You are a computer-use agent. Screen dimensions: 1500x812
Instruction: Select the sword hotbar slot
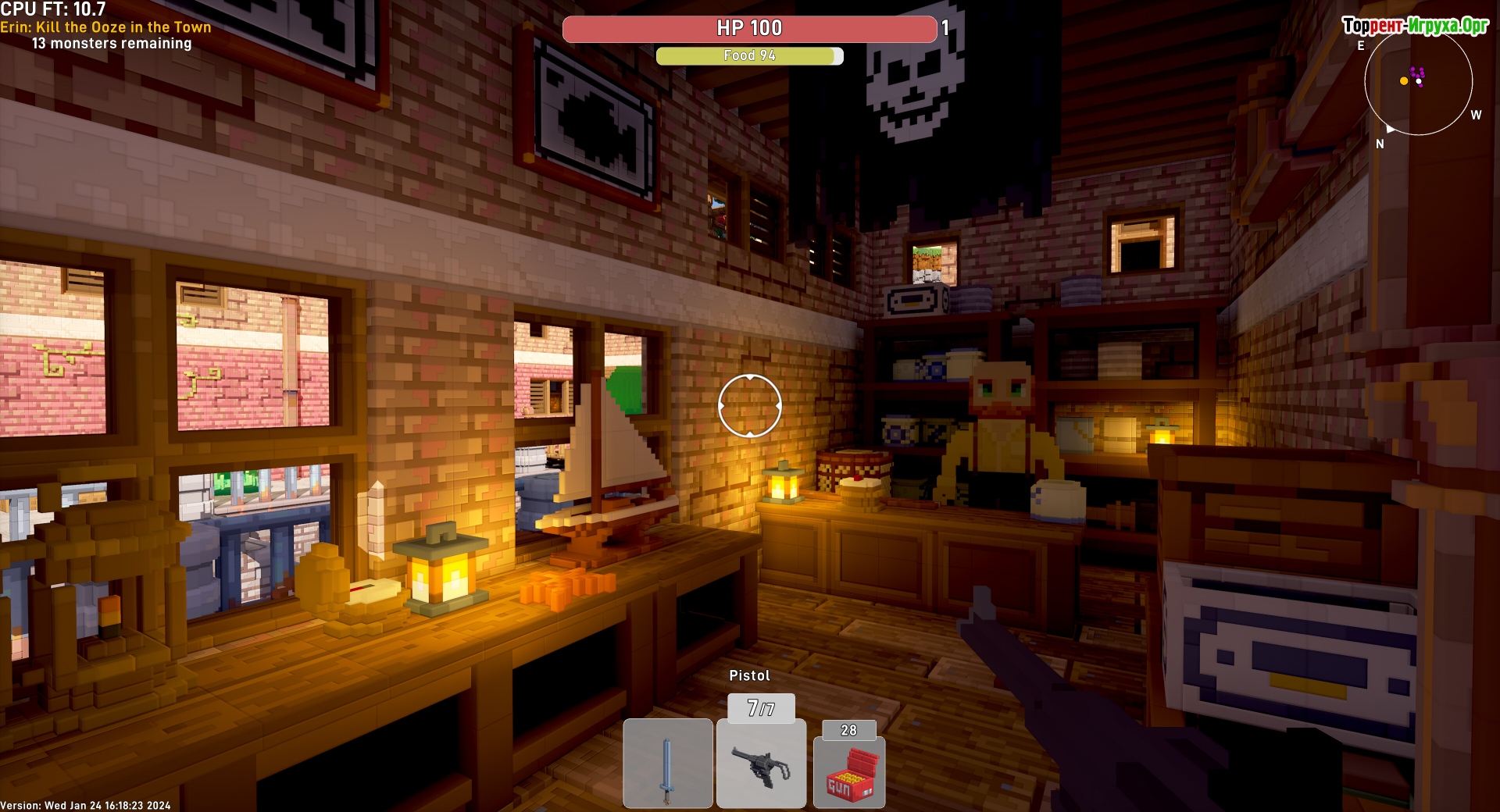point(667,763)
